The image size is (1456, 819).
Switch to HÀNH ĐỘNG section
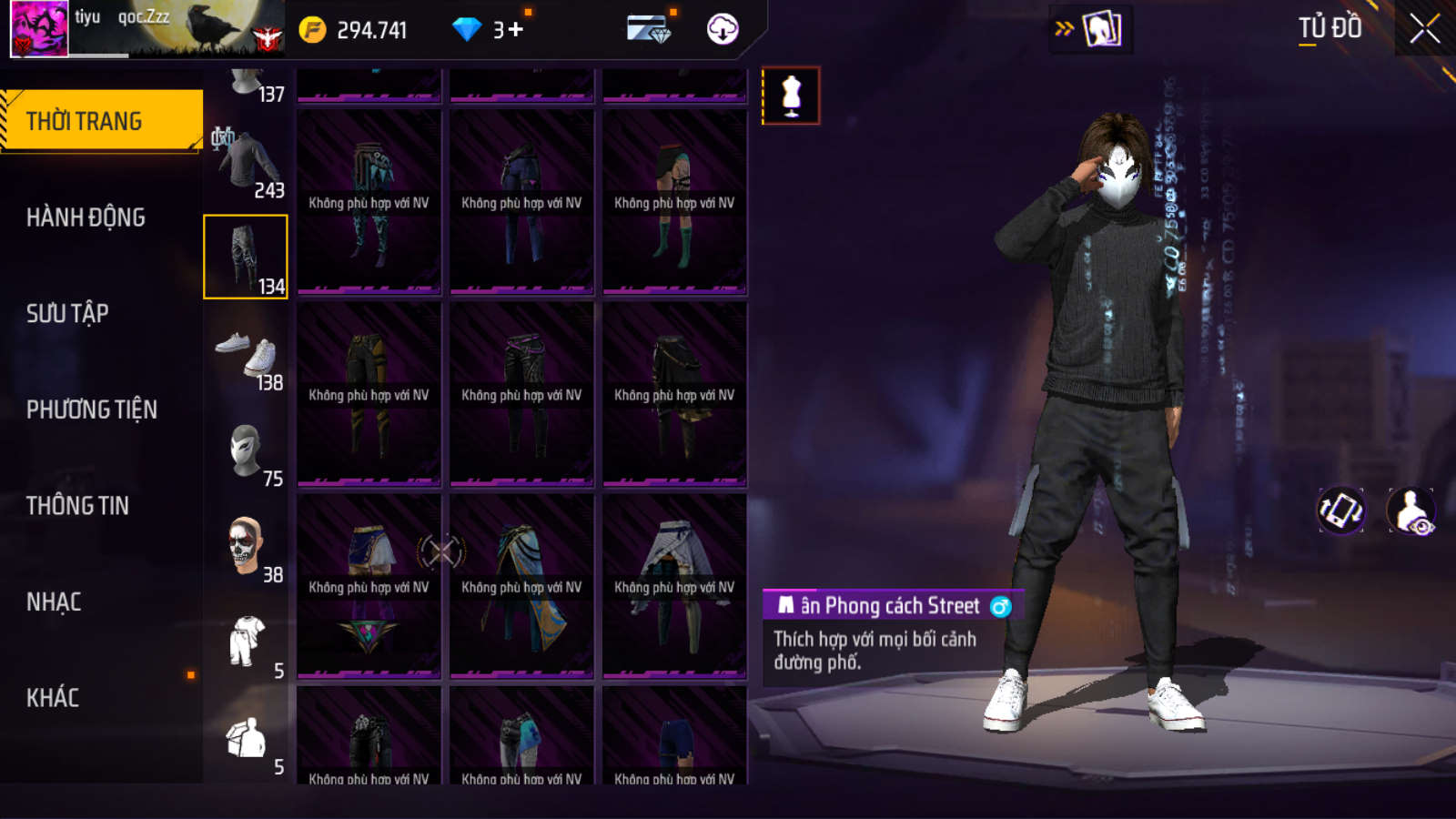[86, 217]
